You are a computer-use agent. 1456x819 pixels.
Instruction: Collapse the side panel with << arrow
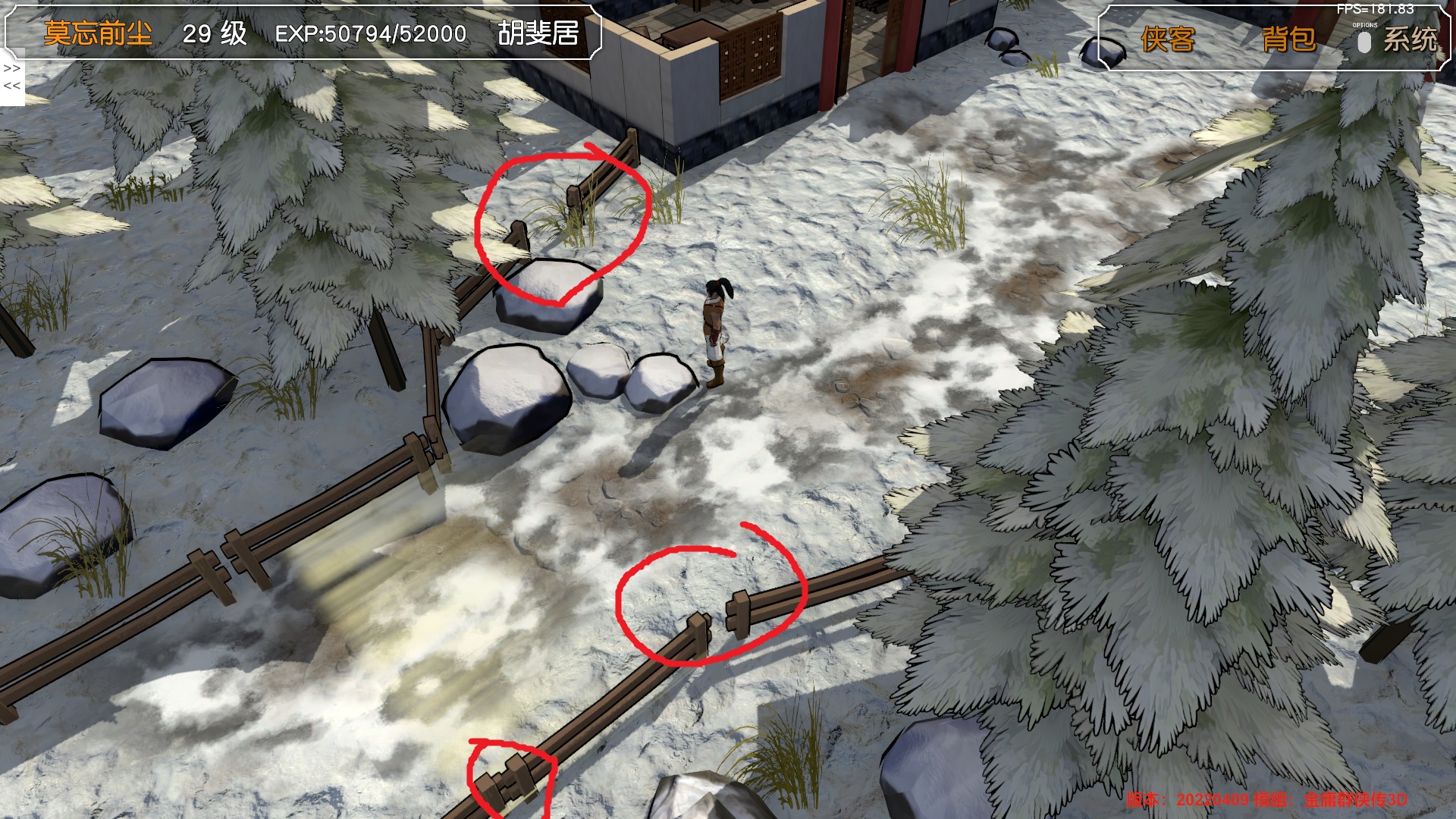[x=12, y=86]
